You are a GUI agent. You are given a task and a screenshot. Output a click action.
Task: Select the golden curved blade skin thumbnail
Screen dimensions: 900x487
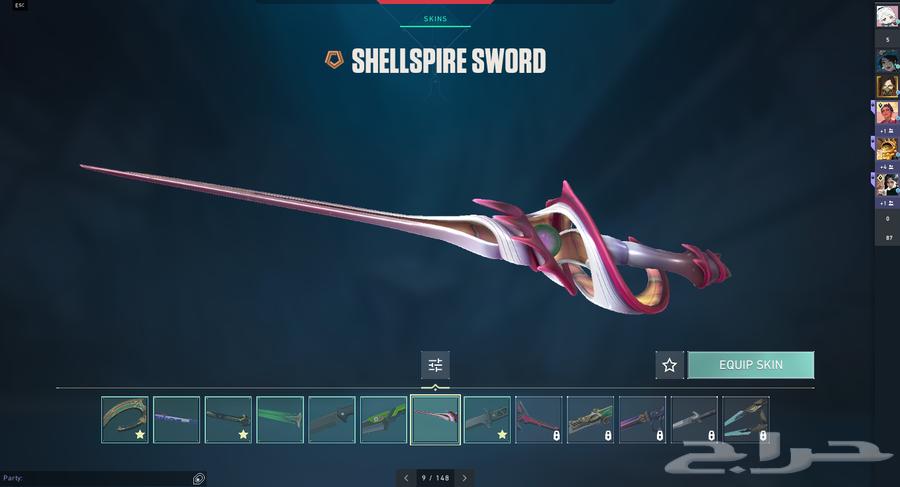point(124,419)
